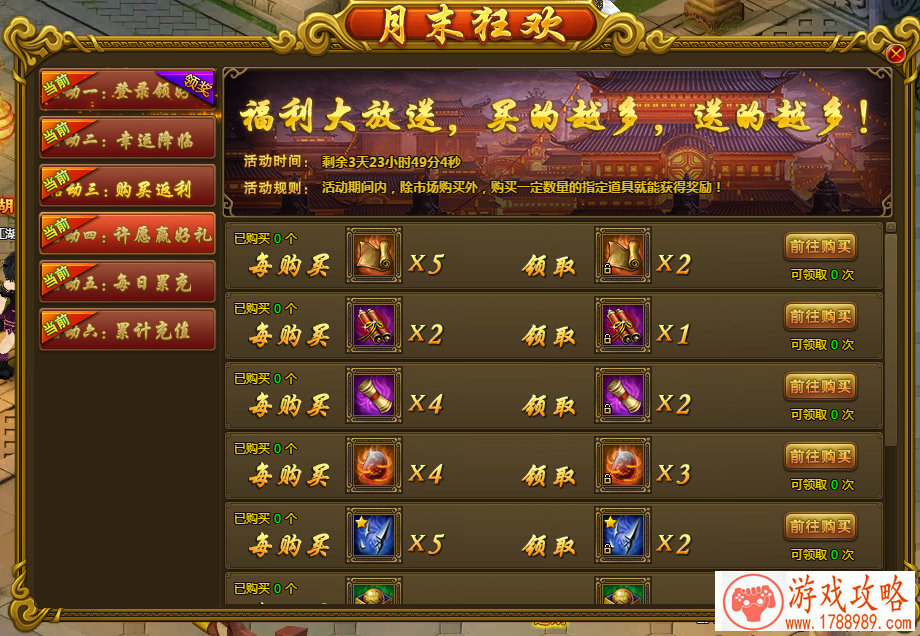The width and height of the screenshot is (920, 636).
Task: Open the 活动六 累计充值 tab
Action: (x=127, y=329)
